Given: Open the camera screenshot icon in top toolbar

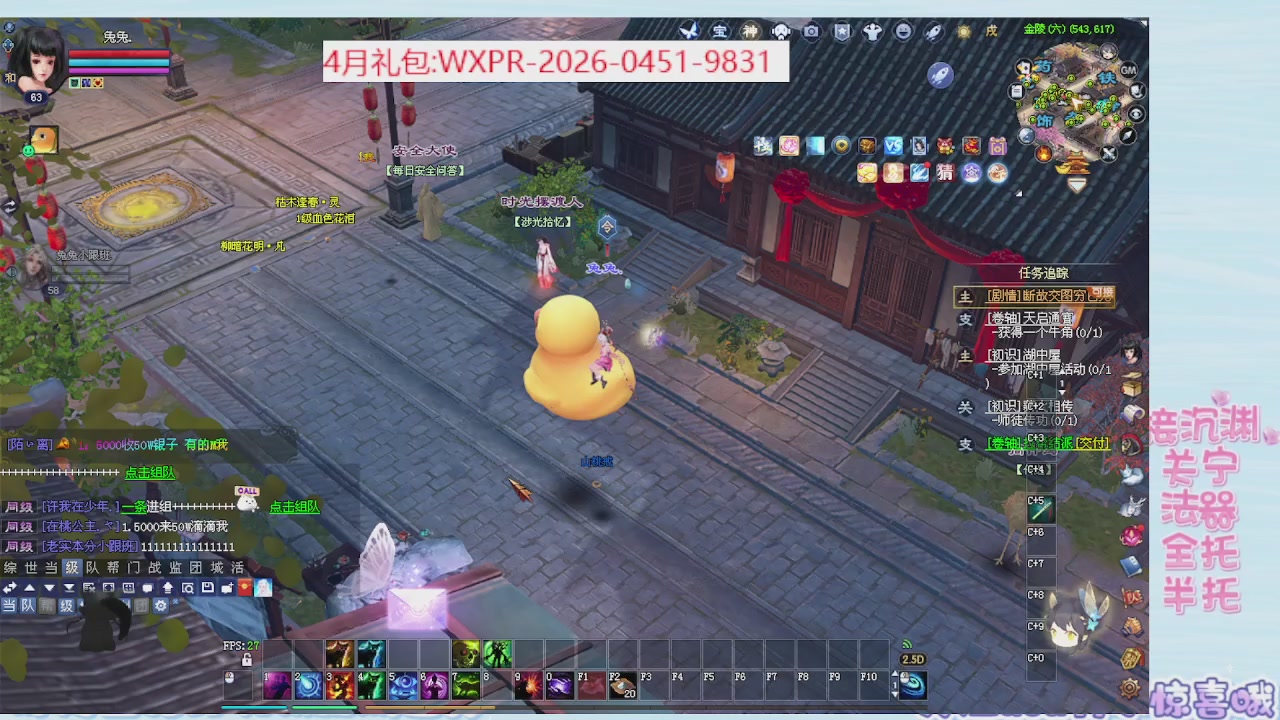Looking at the screenshot, I should coord(811,30).
